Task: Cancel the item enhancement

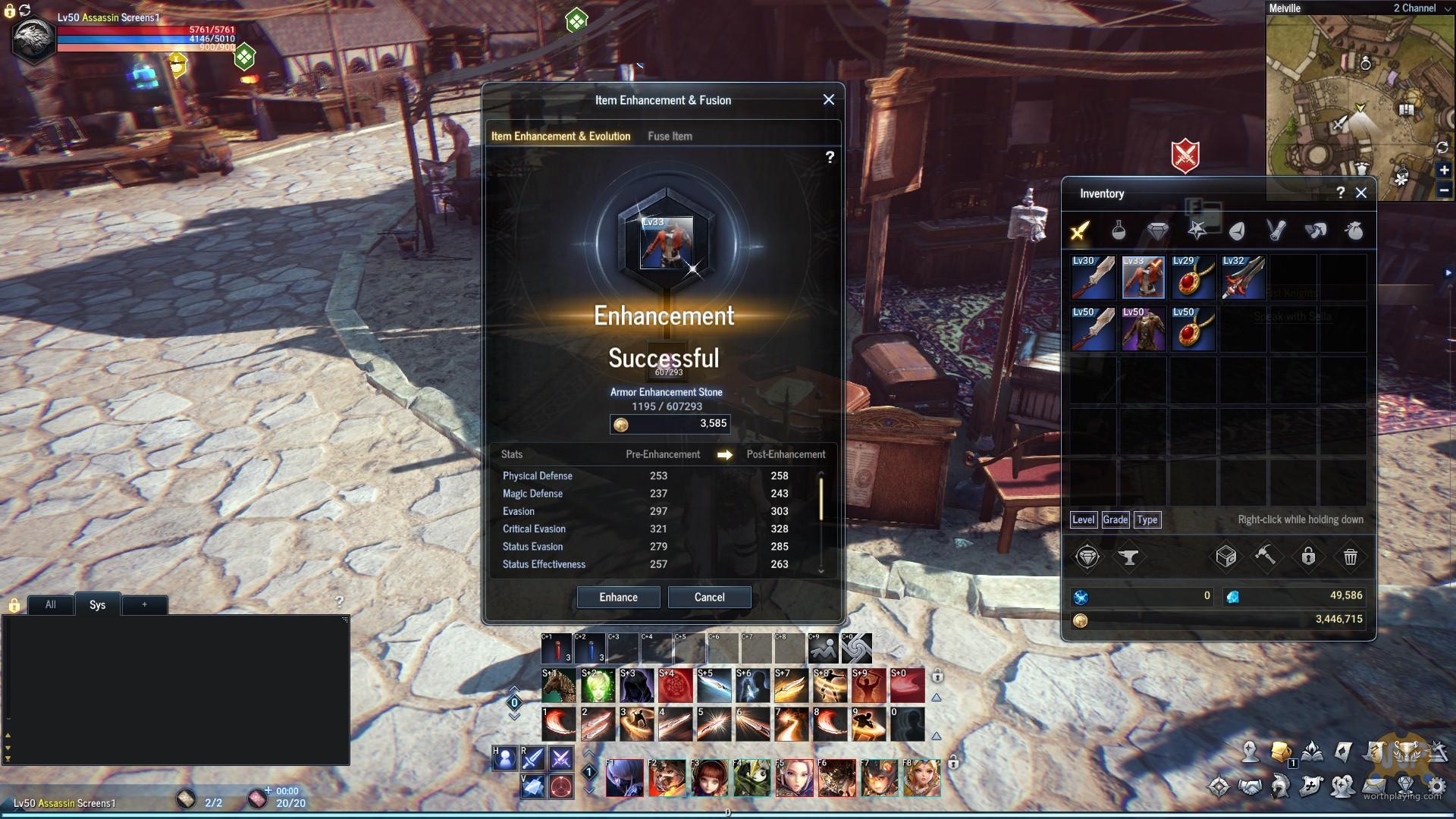Action: (709, 597)
